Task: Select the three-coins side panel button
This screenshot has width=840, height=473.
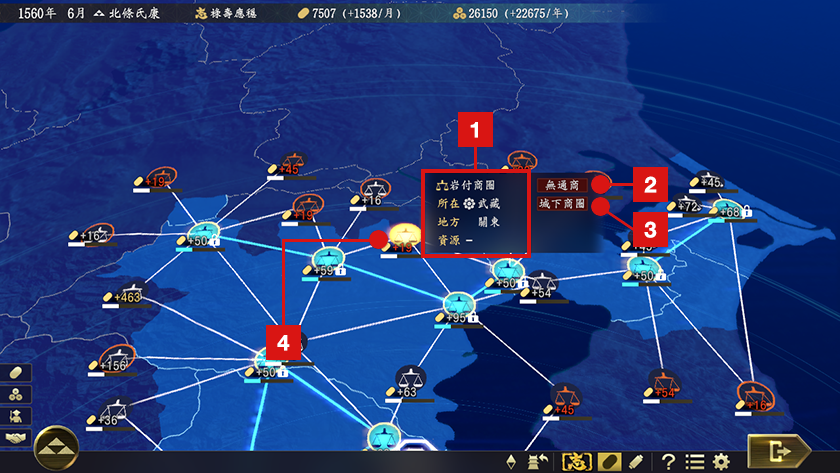Action: (x=16, y=394)
